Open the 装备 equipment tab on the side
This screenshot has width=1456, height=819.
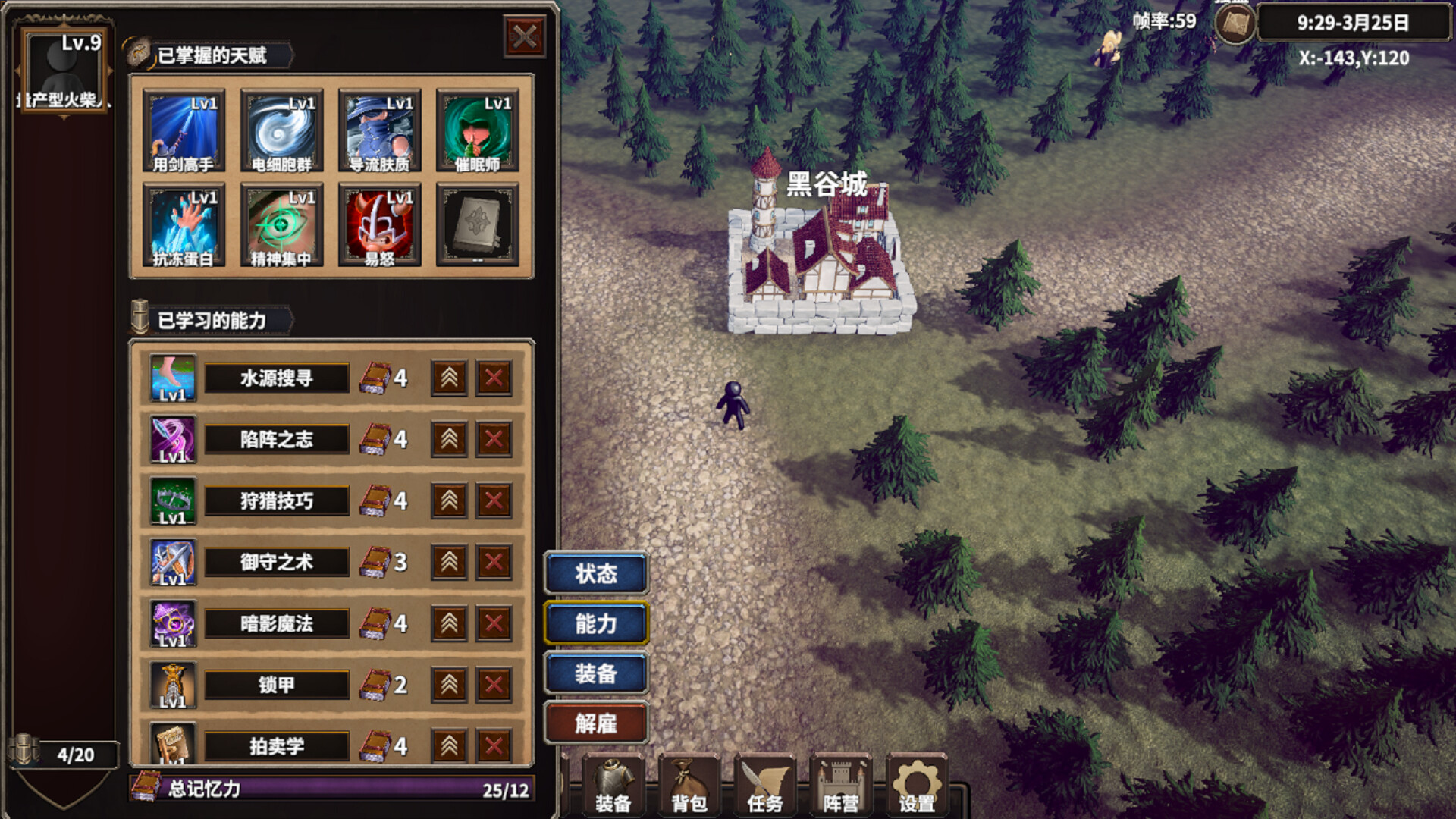(x=596, y=673)
